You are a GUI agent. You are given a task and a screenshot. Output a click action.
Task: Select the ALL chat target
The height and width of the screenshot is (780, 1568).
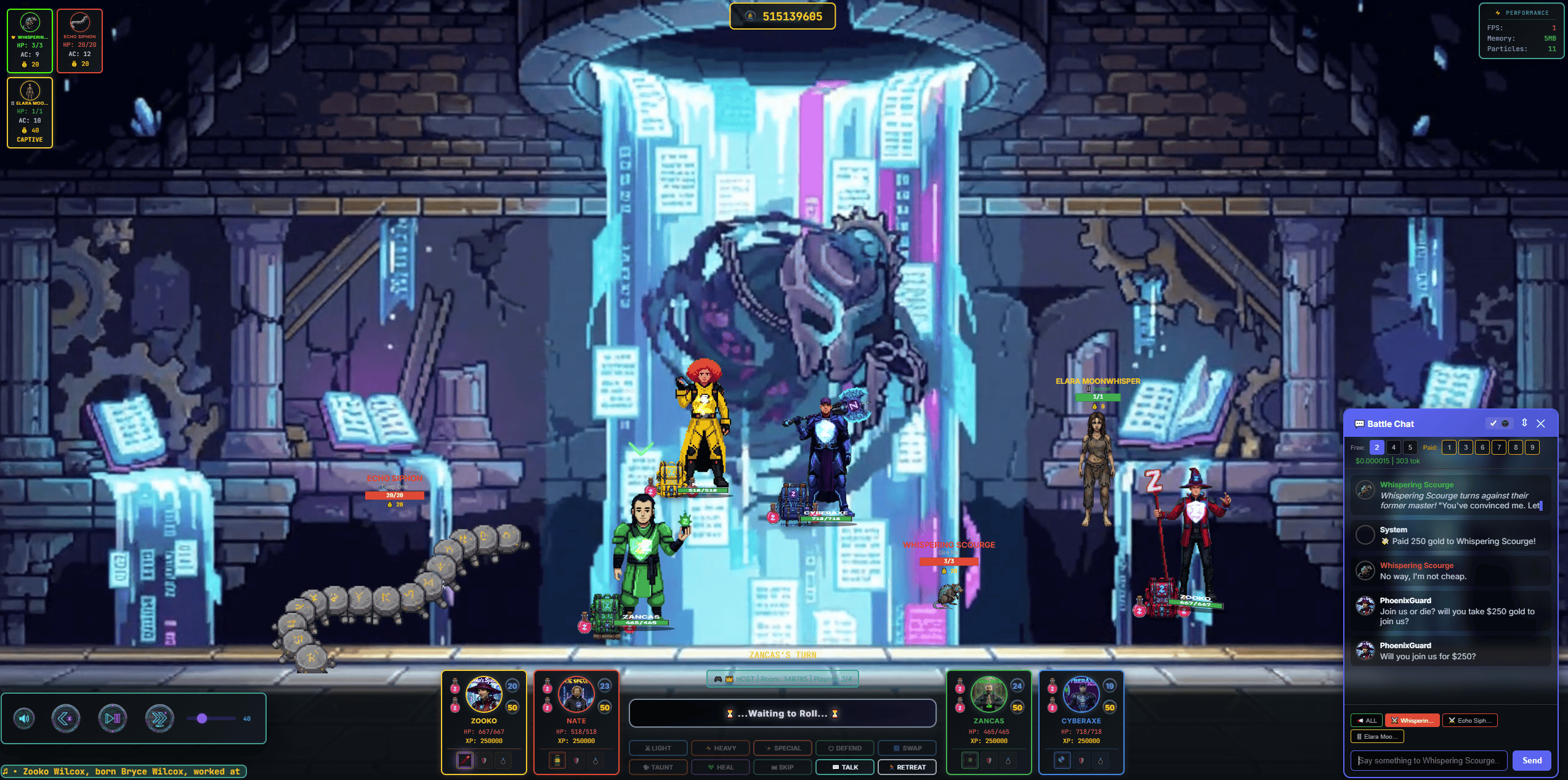[x=1366, y=720]
